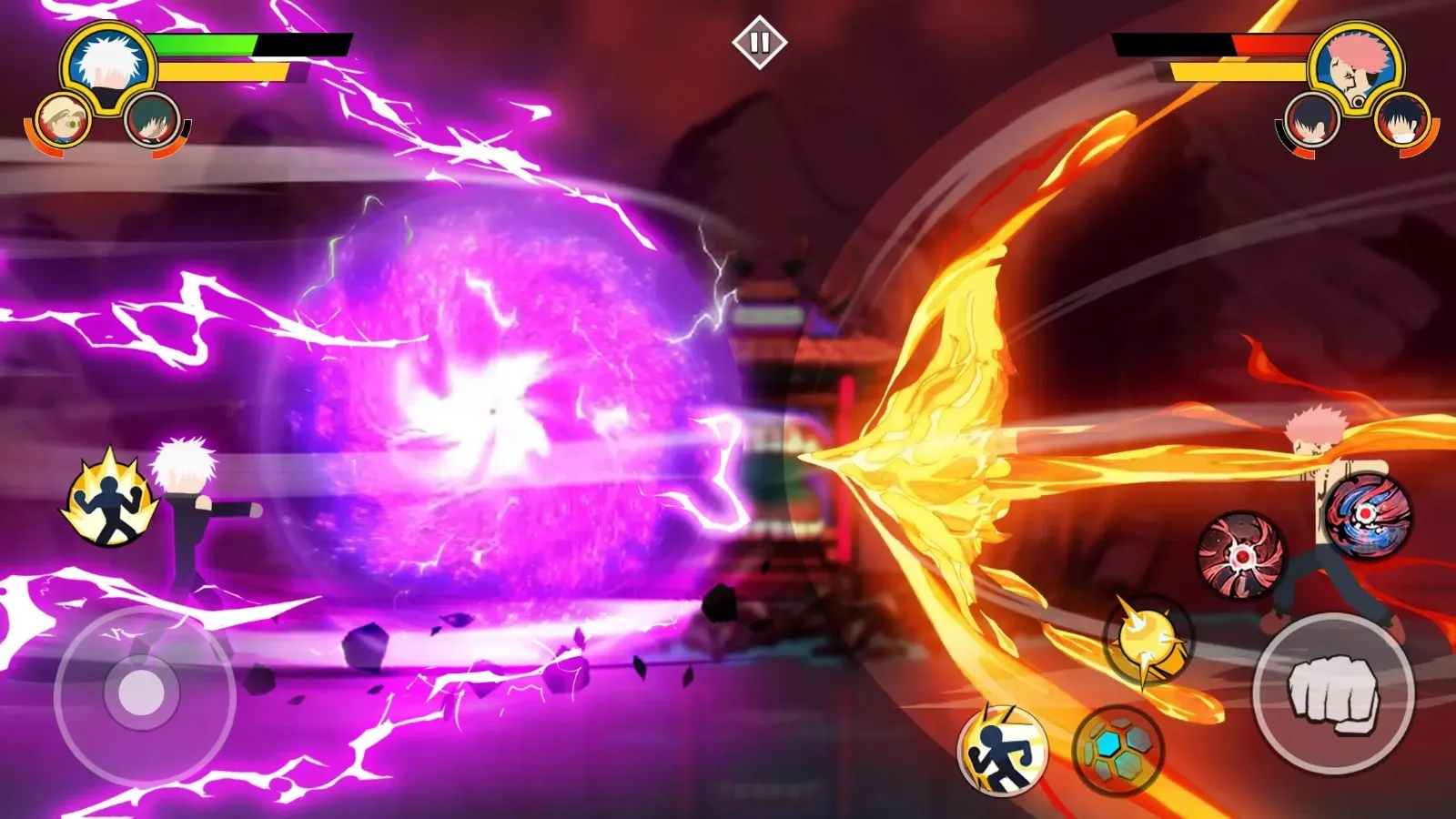Switch to the blonde teammate character

pyautogui.click(x=64, y=119)
